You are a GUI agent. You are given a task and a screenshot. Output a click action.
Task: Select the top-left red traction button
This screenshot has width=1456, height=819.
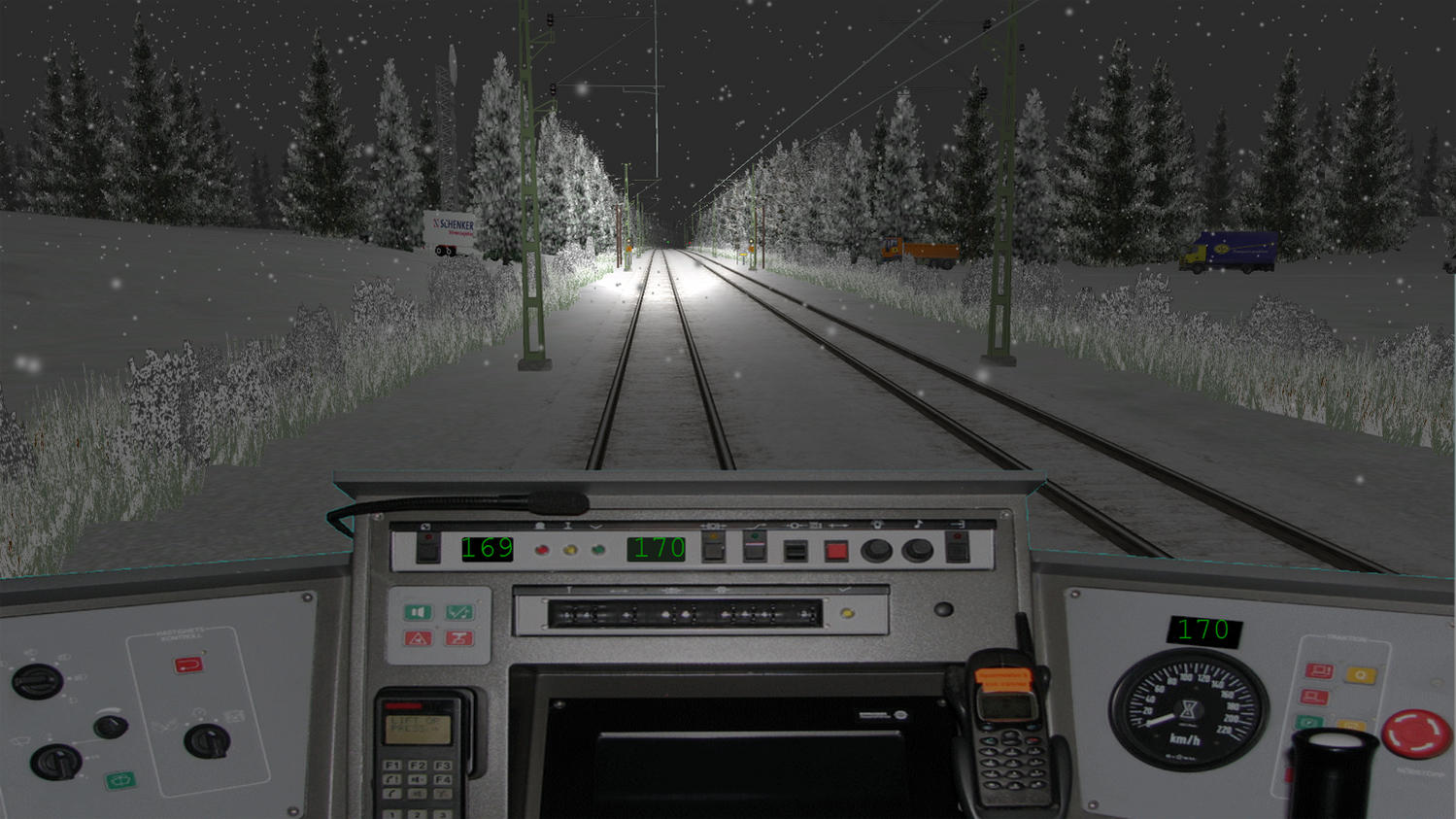click(1319, 671)
